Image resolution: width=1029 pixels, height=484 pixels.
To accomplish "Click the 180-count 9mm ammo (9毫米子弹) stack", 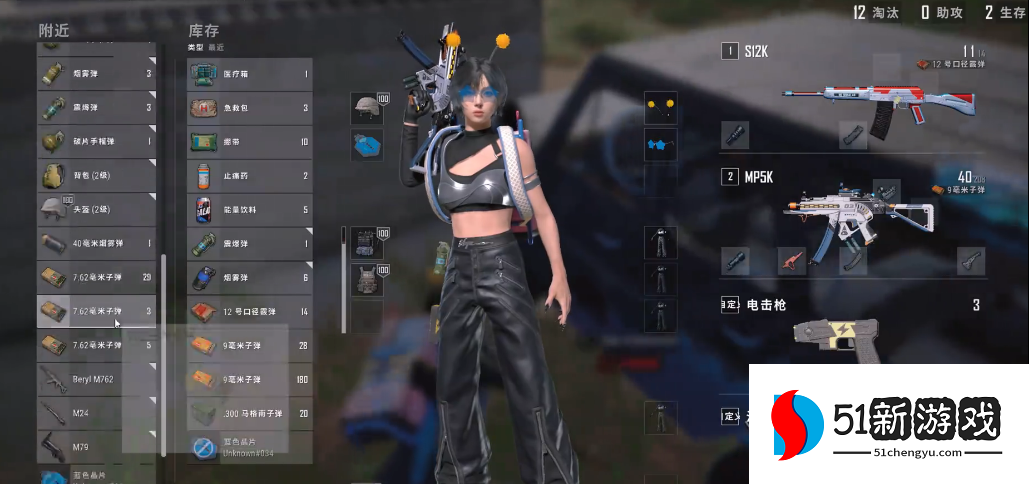I will [x=250, y=380].
